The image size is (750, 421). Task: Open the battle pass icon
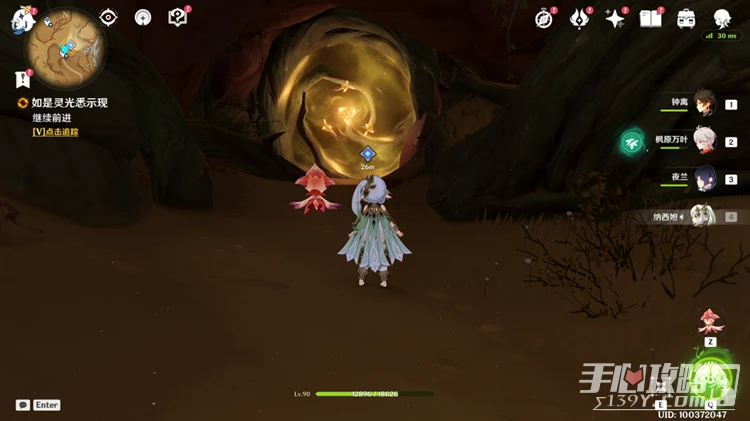[x=579, y=18]
